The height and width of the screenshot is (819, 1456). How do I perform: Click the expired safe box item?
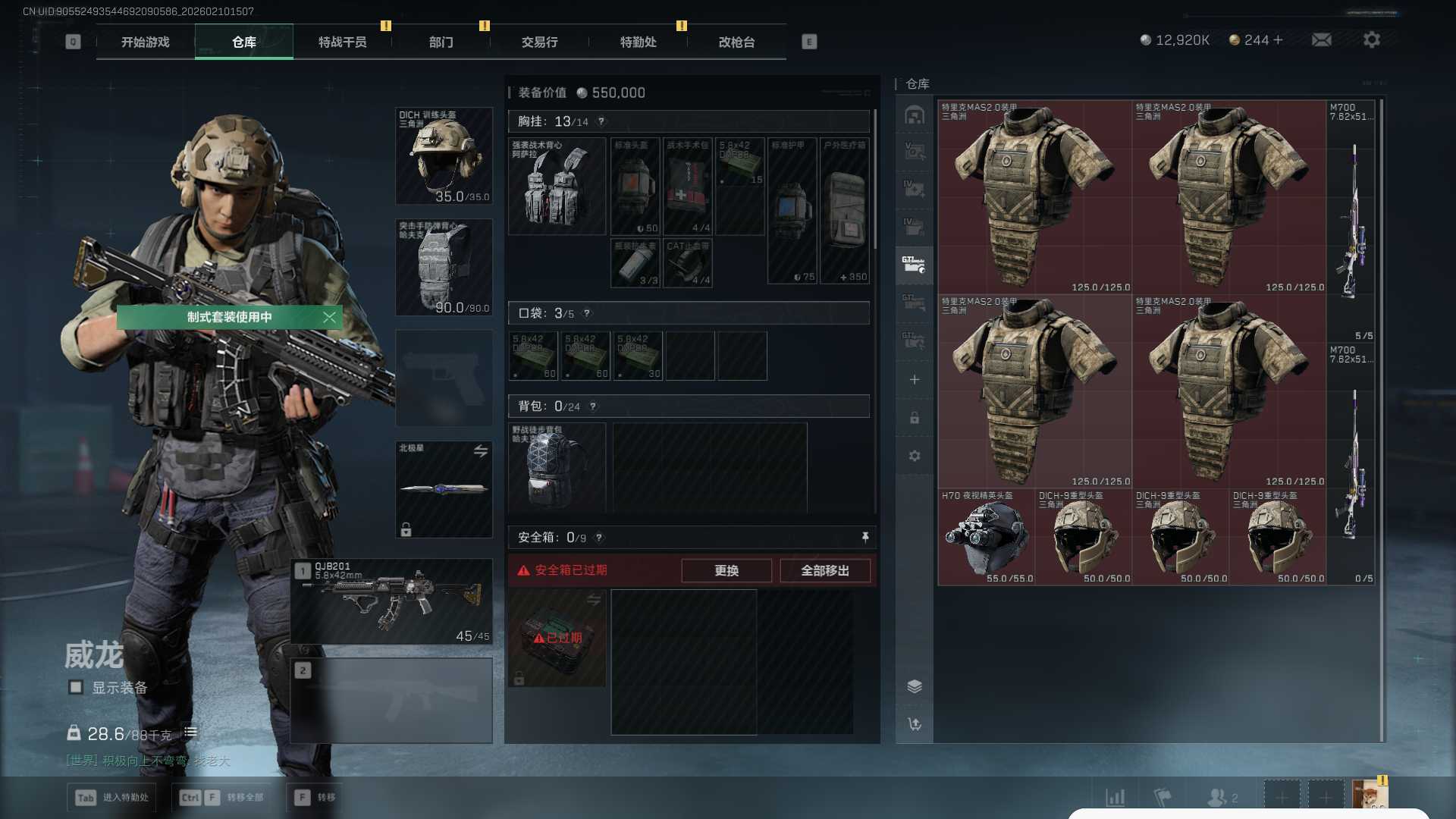pyautogui.click(x=557, y=639)
